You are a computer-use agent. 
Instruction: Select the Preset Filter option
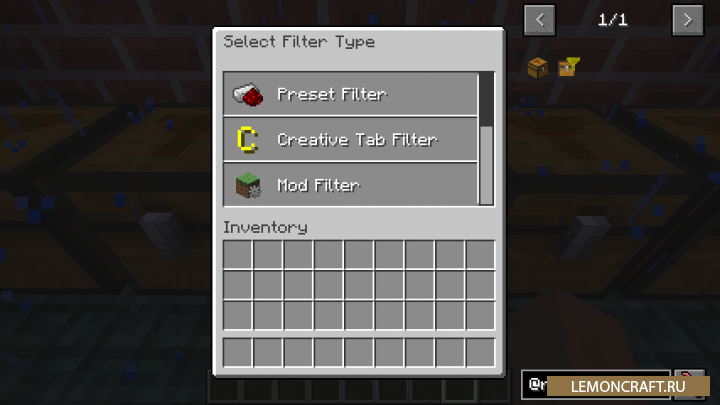[350, 94]
